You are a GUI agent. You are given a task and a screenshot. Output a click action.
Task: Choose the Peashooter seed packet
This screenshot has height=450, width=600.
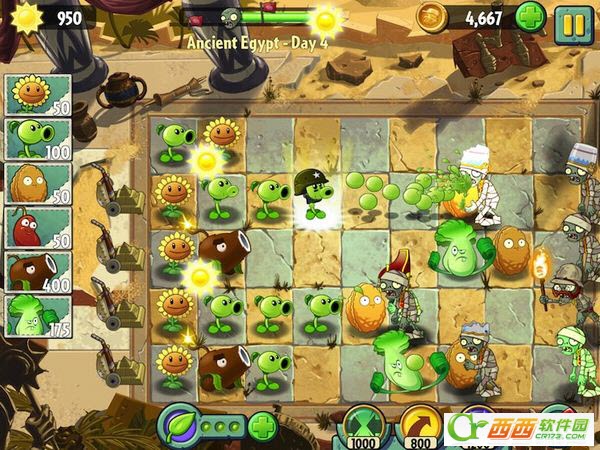[37, 139]
